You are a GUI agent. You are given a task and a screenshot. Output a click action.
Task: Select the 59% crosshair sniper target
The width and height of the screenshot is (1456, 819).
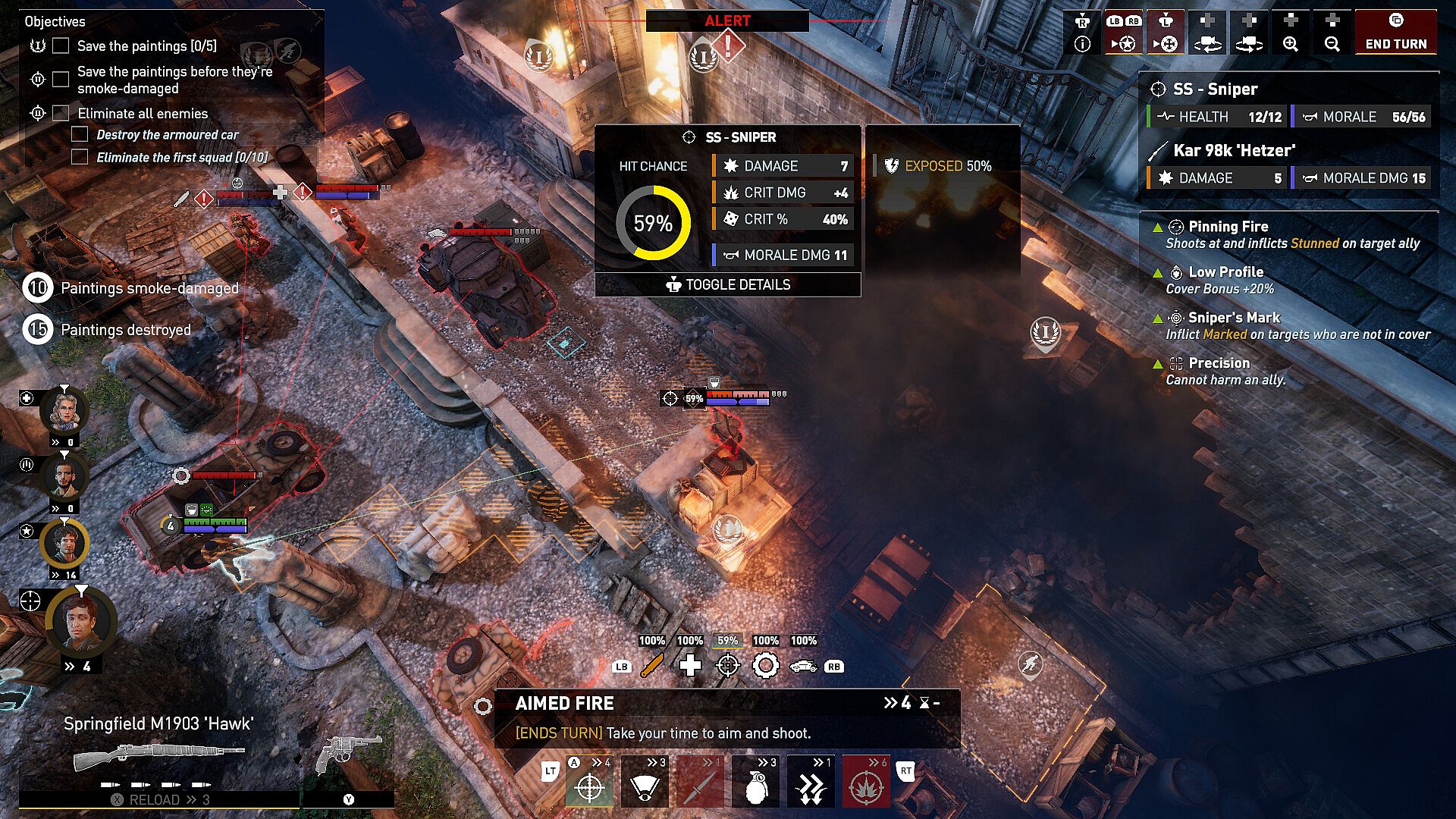(728, 666)
